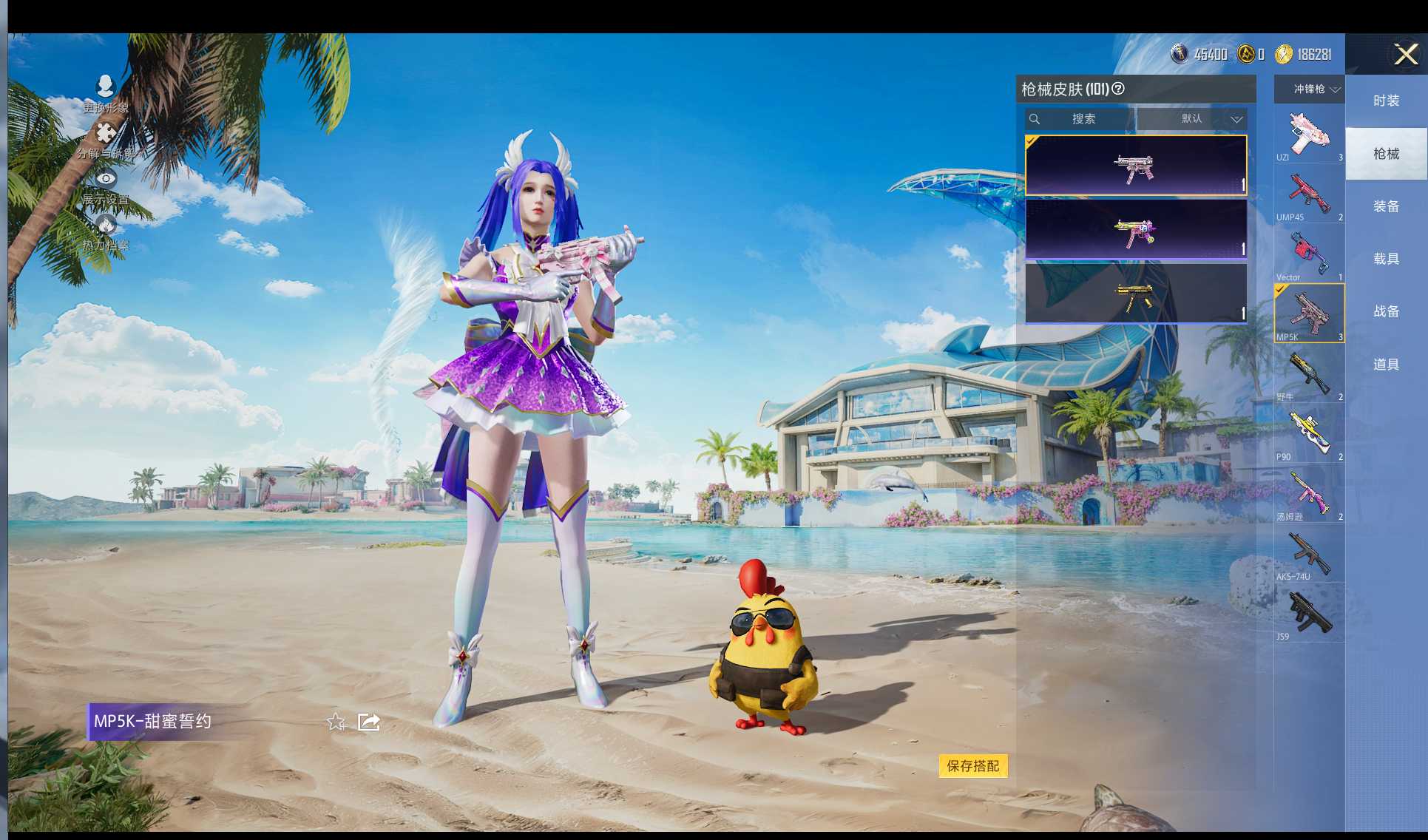
Task: Save the outfit with 保存搭配
Action: click(972, 766)
